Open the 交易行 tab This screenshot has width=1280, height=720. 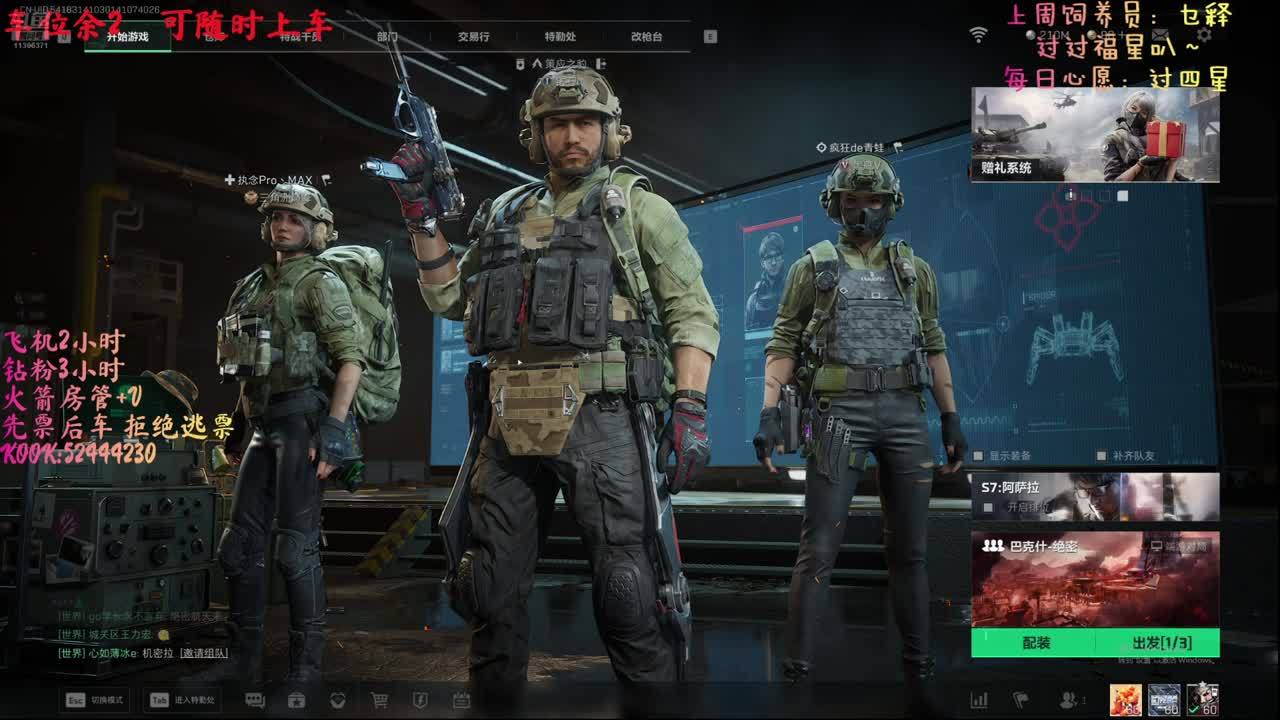[473, 37]
